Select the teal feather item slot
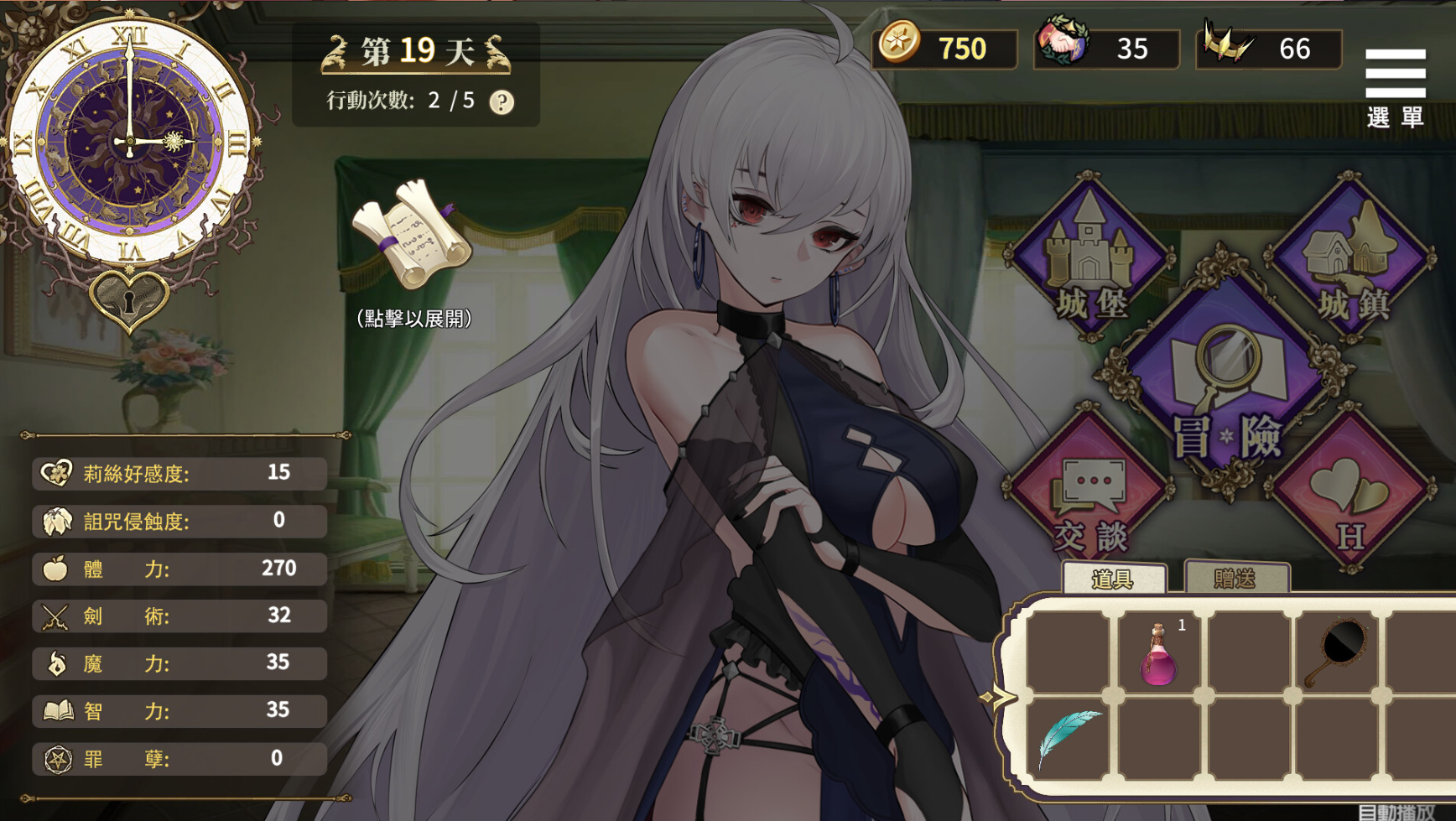Viewport: 1456px width, 821px height. click(1068, 738)
